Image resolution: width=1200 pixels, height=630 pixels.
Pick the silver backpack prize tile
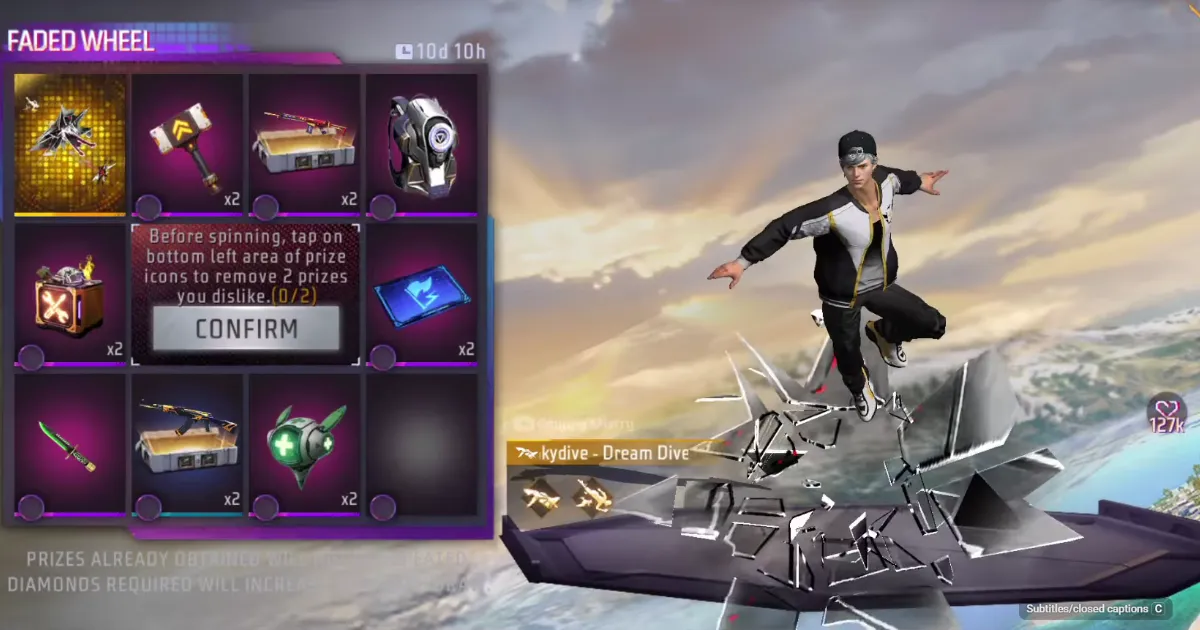(x=421, y=143)
